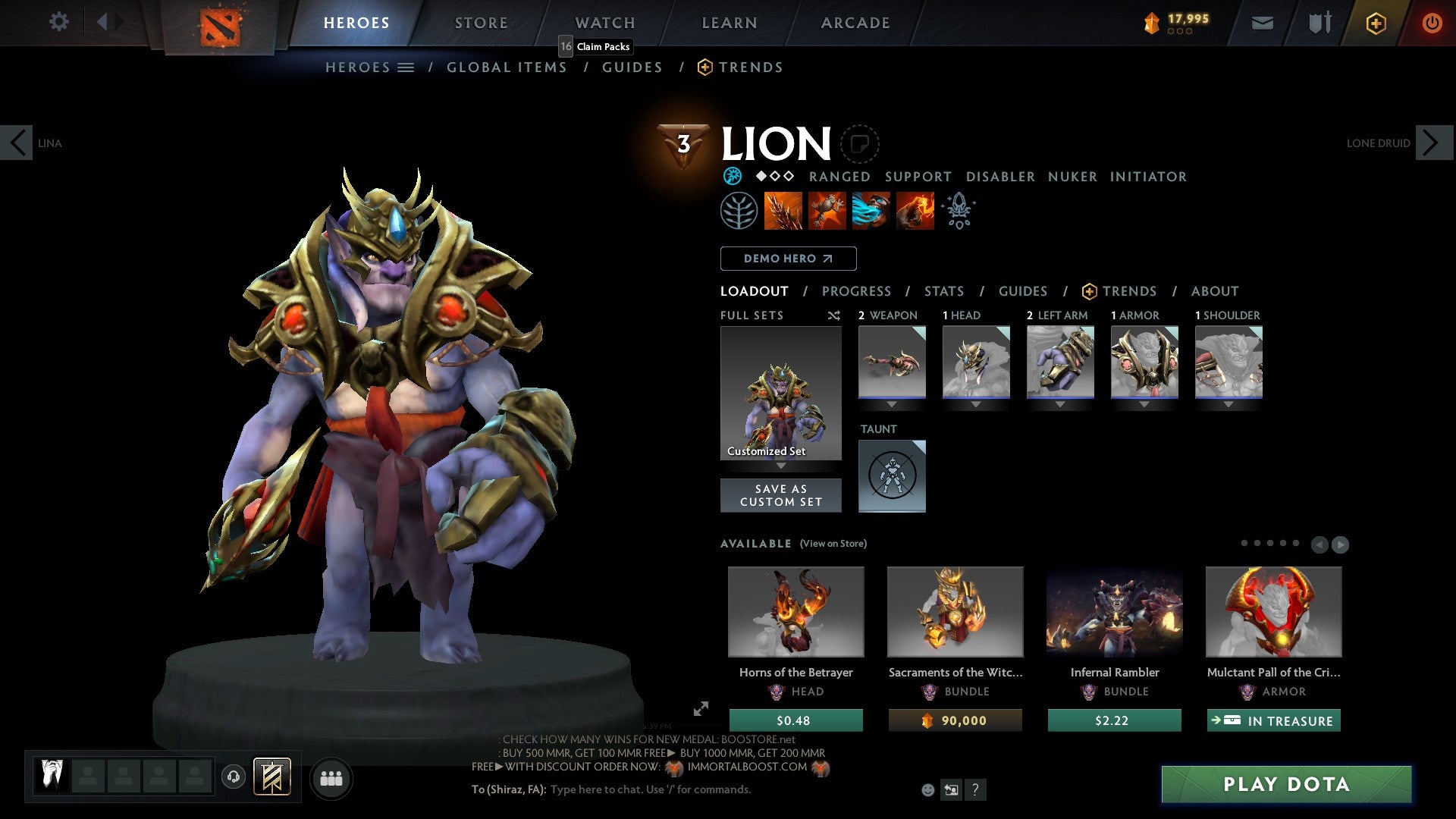Viewport: 1456px width, 819px height.
Task: Open the settings gear
Action: pyautogui.click(x=58, y=22)
